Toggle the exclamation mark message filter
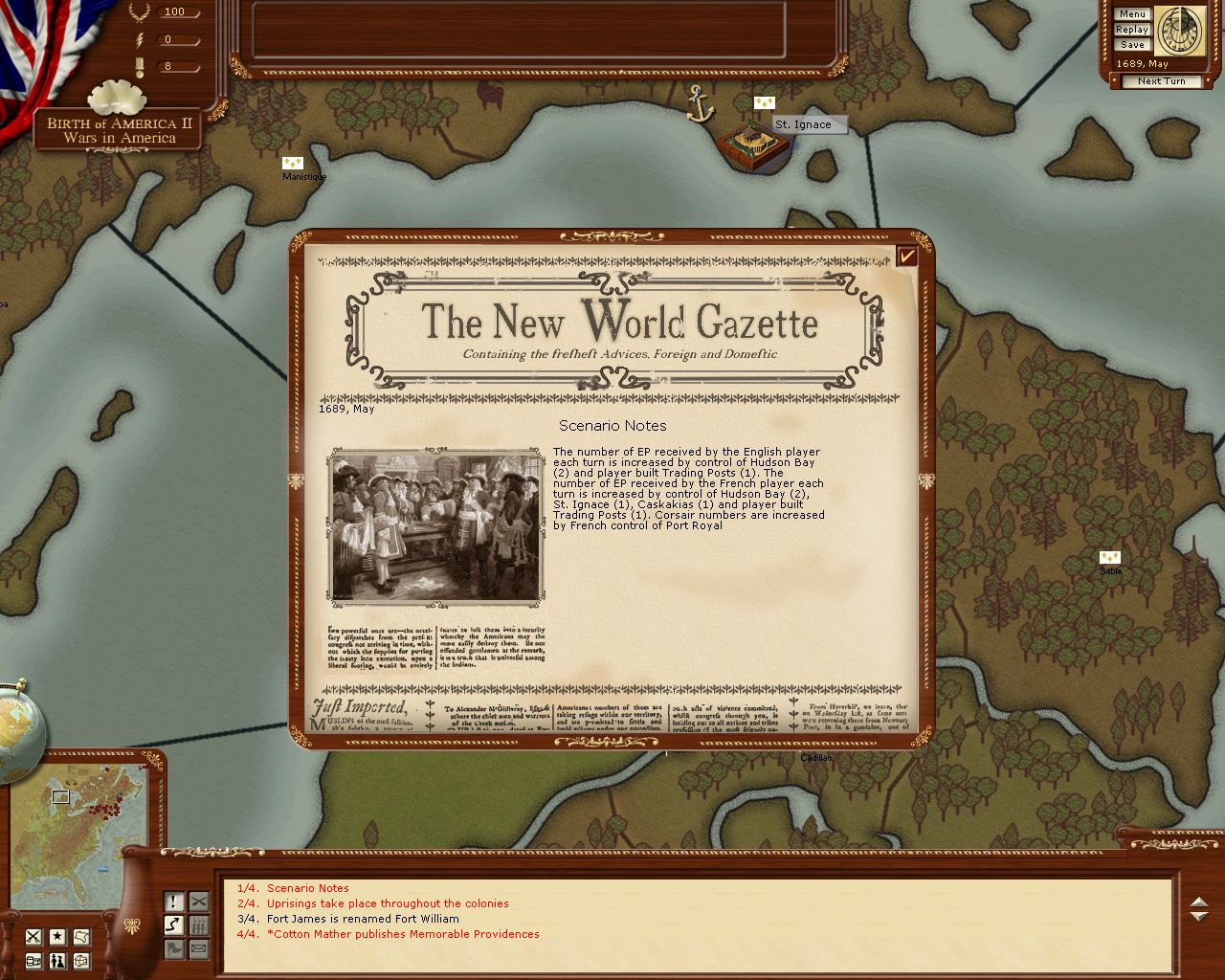 point(173,902)
